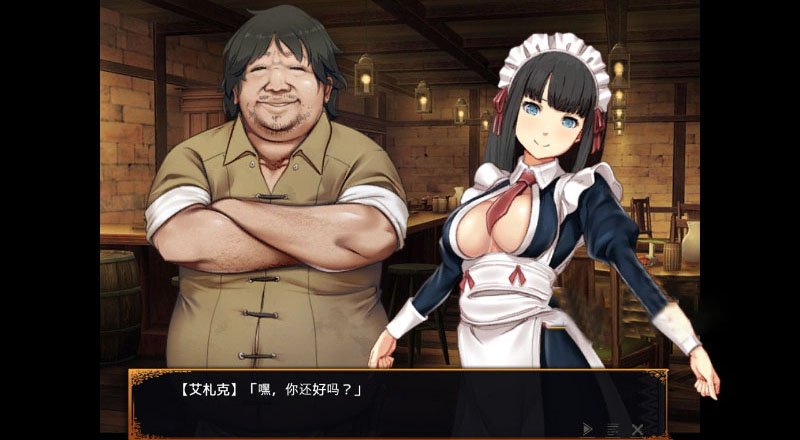Open the dialogue log lines icon
This screenshot has width=800, height=440.
(612, 428)
